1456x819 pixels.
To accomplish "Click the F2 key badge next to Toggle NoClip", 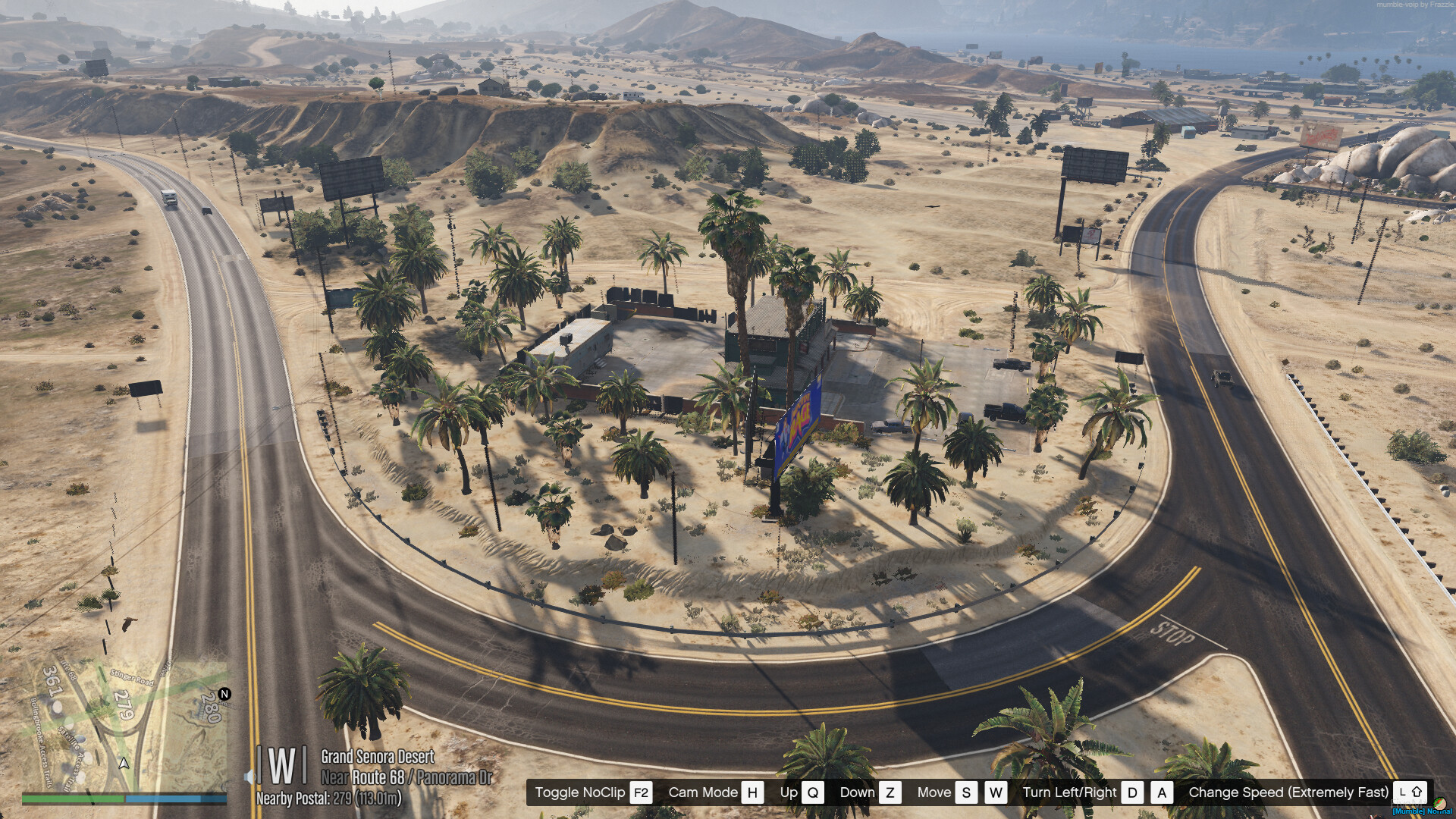I will click(x=639, y=792).
